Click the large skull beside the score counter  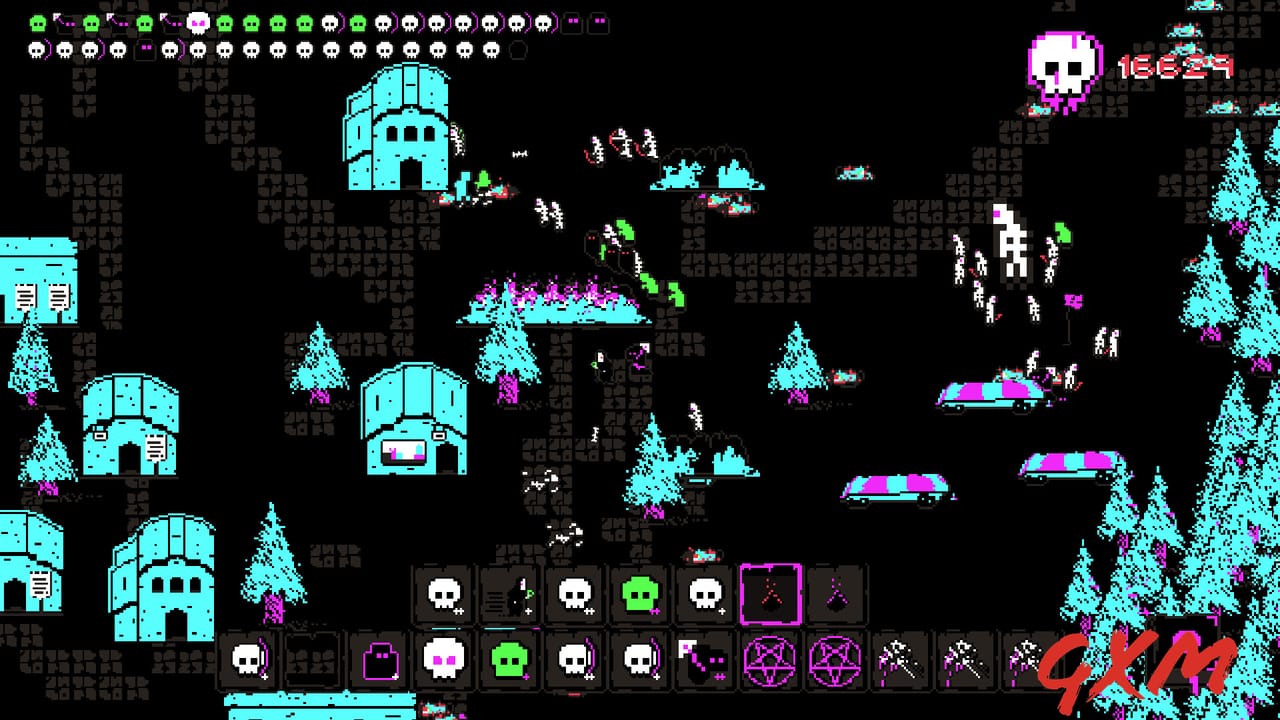pyautogui.click(x=1061, y=65)
